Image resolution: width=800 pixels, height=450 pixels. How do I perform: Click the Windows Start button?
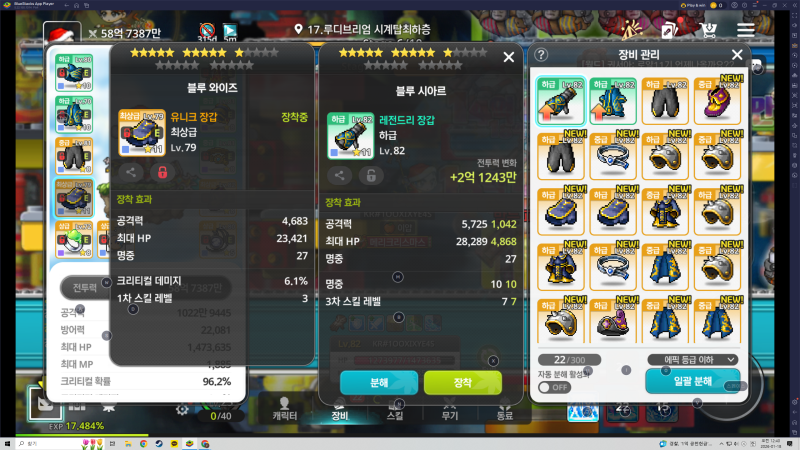tap(9, 442)
